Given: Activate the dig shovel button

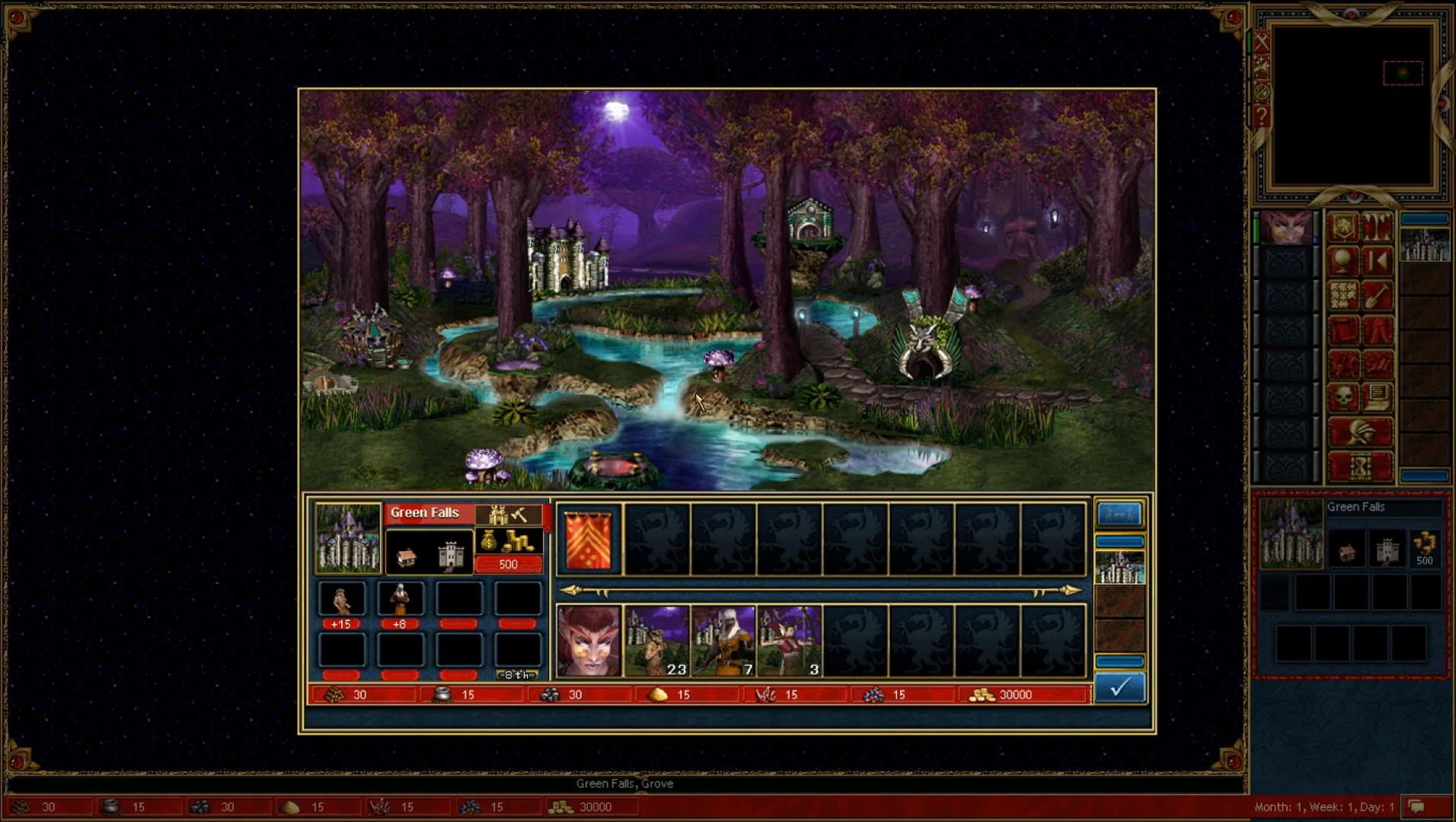Looking at the screenshot, I should pos(1378,295).
